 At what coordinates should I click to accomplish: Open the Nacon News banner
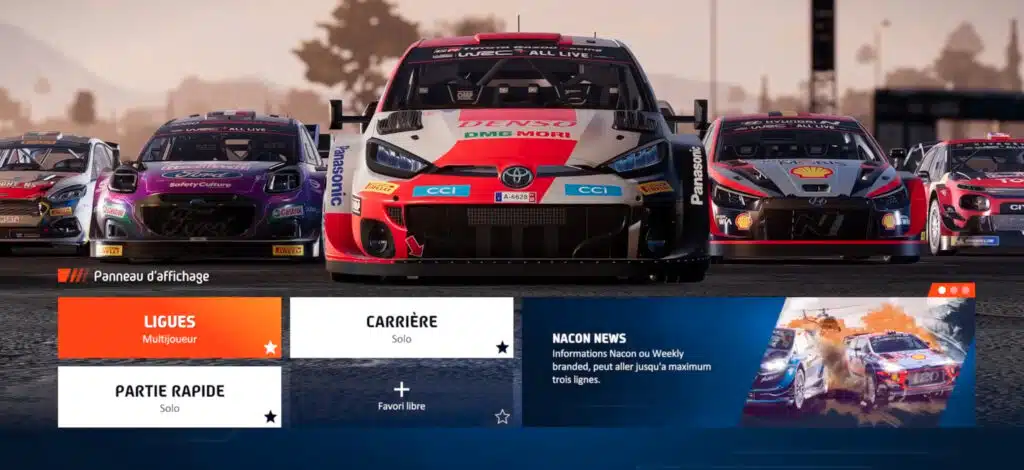pyautogui.click(x=748, y=362)
